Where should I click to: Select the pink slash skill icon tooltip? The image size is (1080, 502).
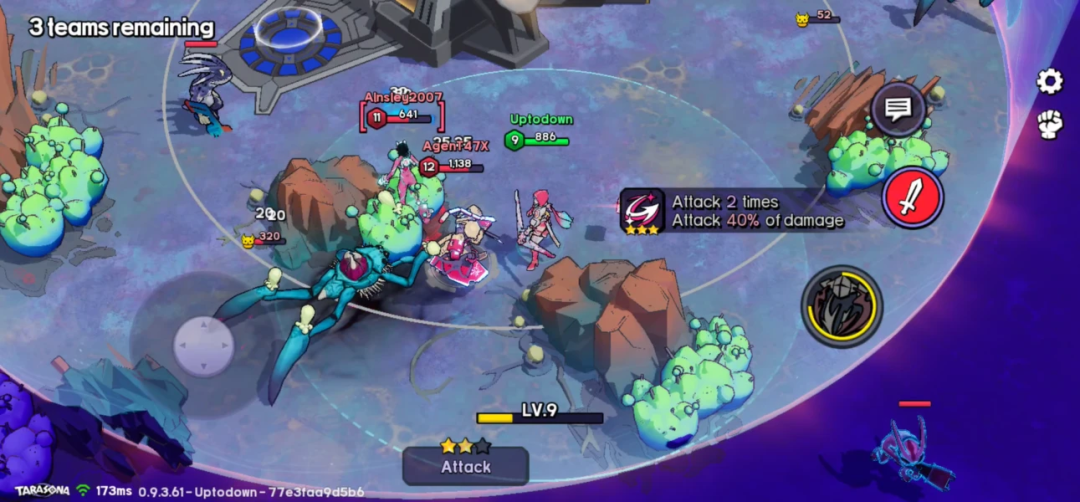642,210
